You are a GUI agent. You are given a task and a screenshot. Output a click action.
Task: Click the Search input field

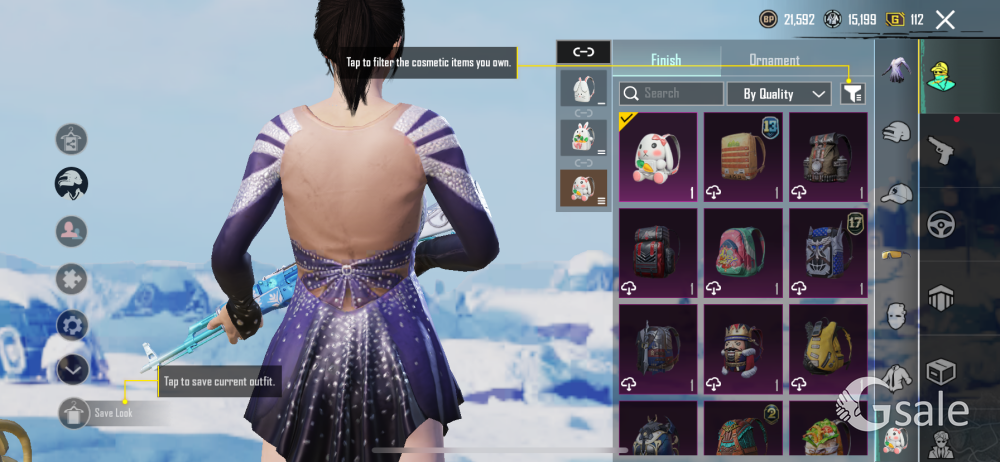tap(672, 94)
